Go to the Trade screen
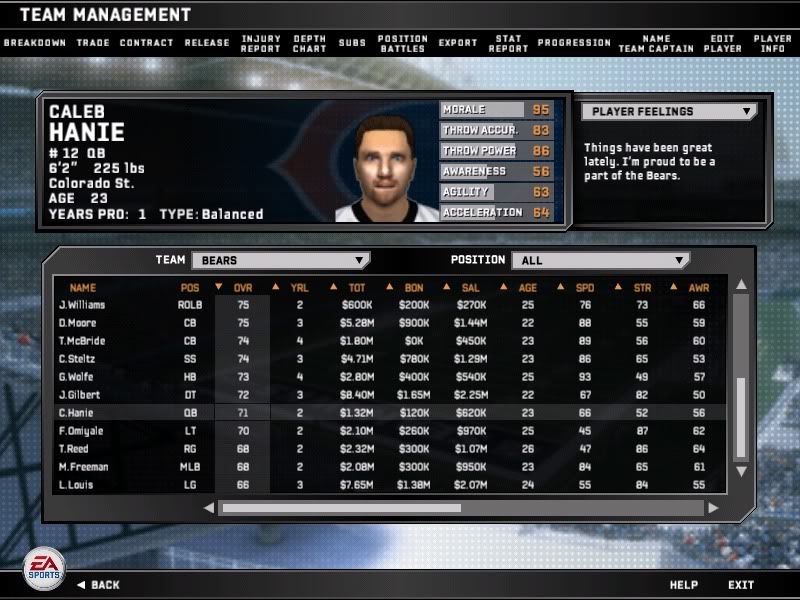The height and width of the screenshot is (600, 800). pyautogui.click(x=92, y=43)
